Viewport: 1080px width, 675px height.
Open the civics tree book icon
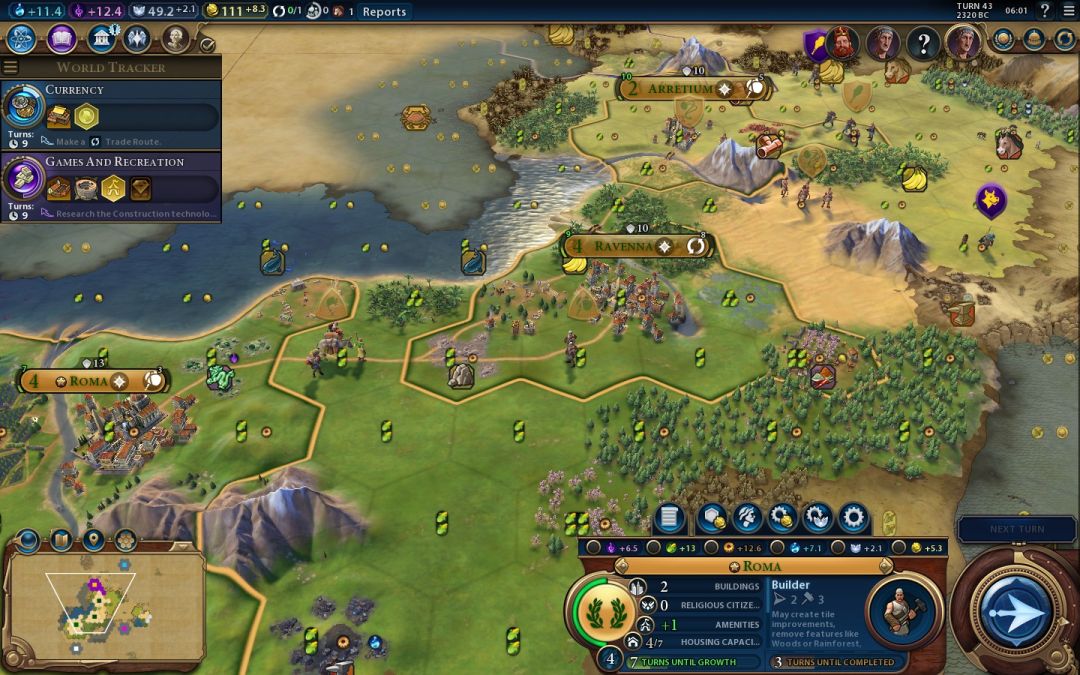coord(62,39)
